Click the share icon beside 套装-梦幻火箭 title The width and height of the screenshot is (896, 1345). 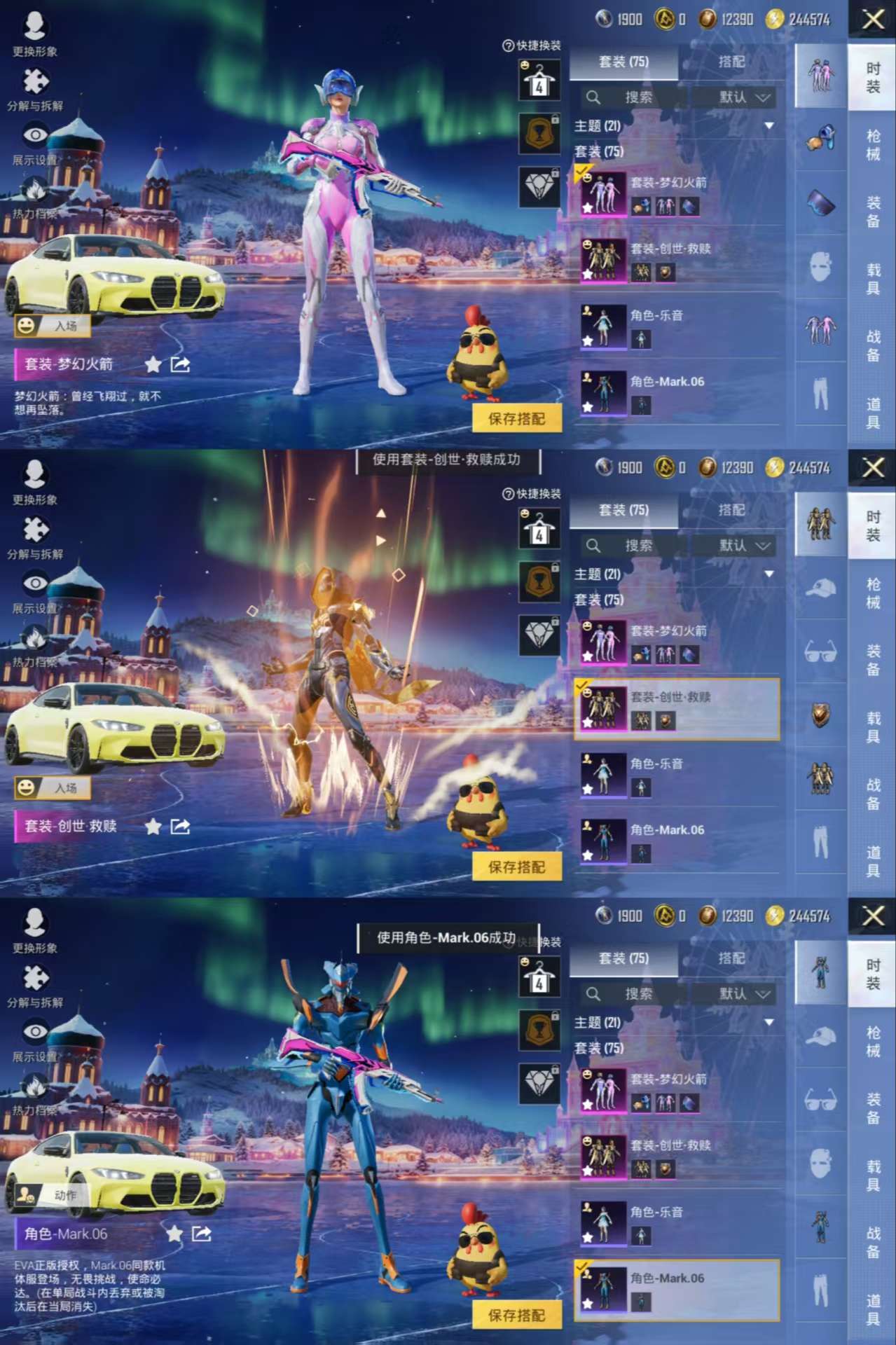(x=180, y=364)
